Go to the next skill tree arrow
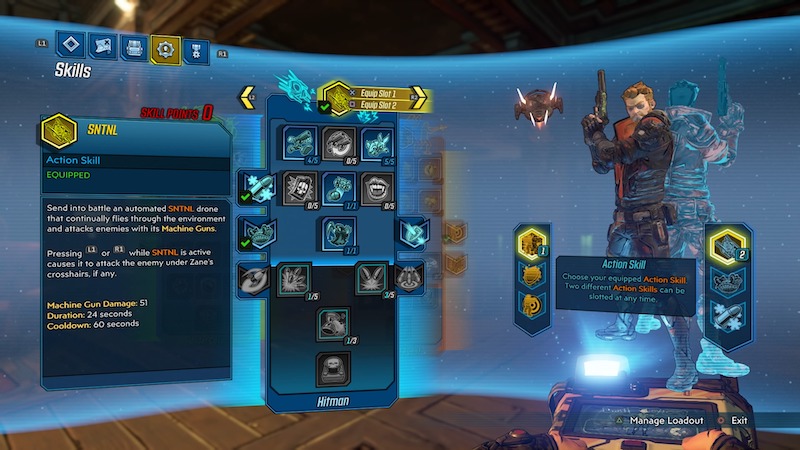 pos(419,98)
